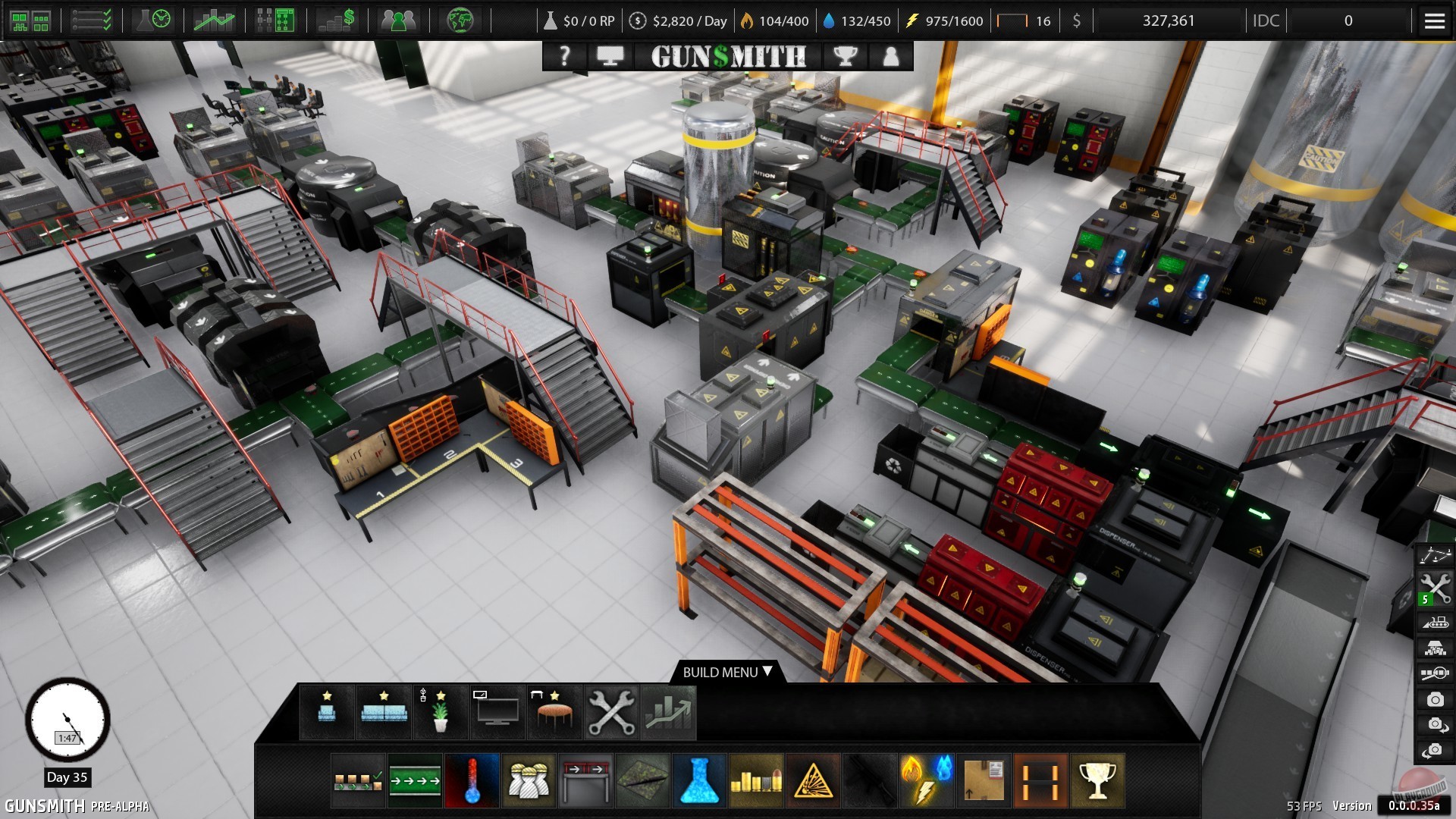Toggle the monitor display icon beside GUNSMITH

click(612, 55)
